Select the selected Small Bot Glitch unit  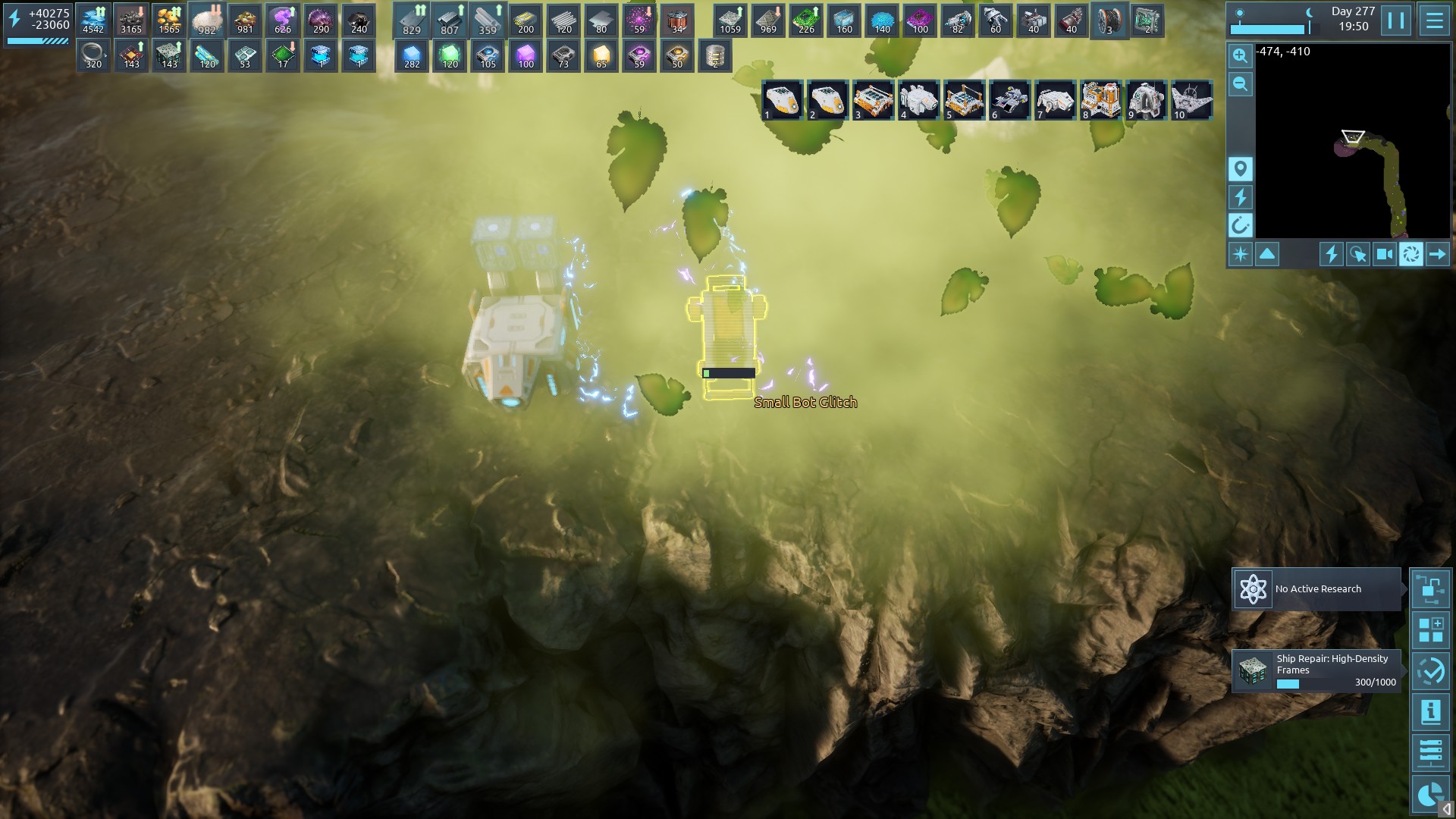pos(727,334)
